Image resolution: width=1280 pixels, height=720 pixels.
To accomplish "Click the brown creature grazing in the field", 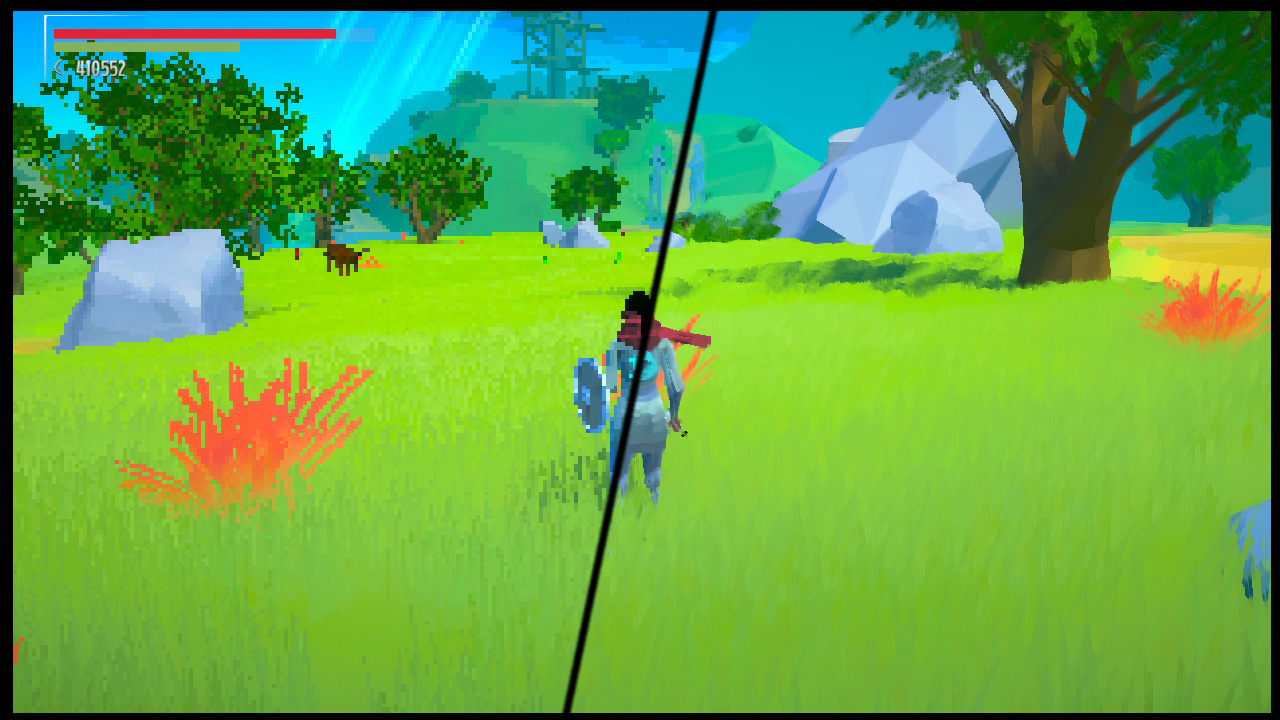I will coord(340,260).
